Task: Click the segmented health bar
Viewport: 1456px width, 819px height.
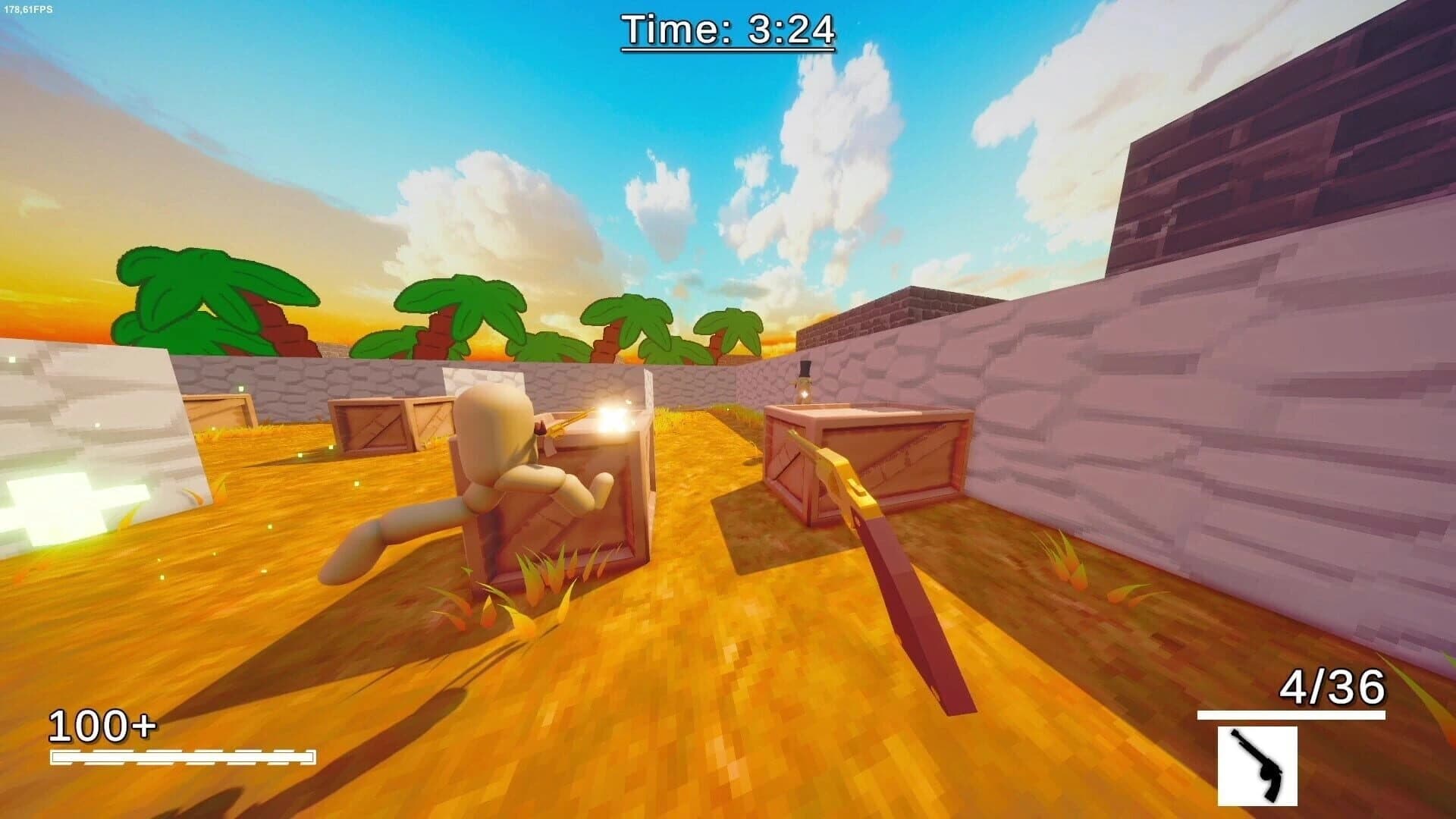Action: (182, 756)
